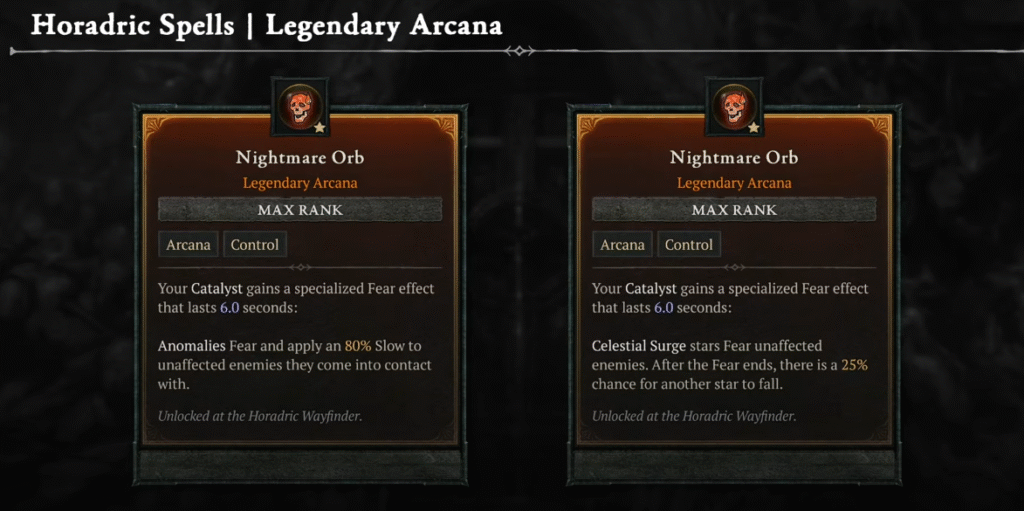
Task: Click the Arcana tag on the Anomalies card
Action: (x=188, y=245)
